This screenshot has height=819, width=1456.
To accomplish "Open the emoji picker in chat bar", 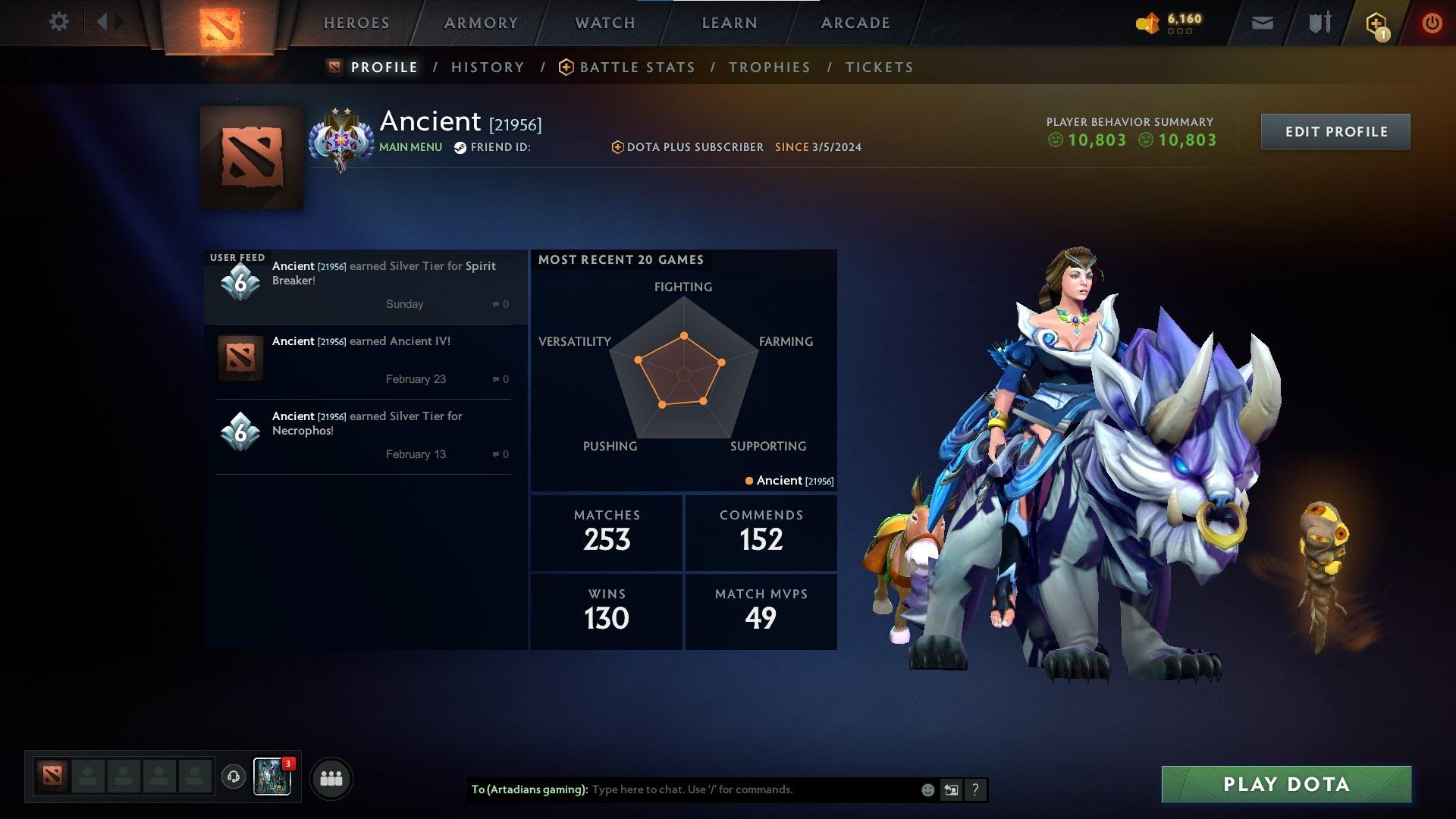I will tap(927, 789).
